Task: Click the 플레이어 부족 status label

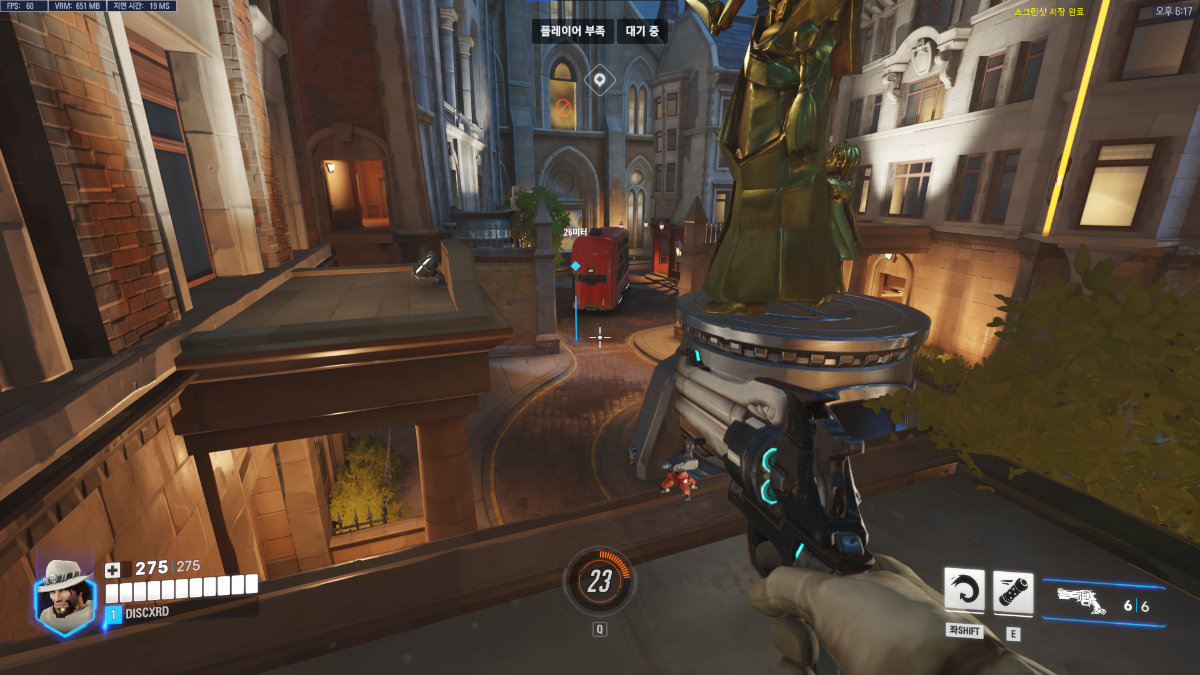Action: (x=572, y=32)
